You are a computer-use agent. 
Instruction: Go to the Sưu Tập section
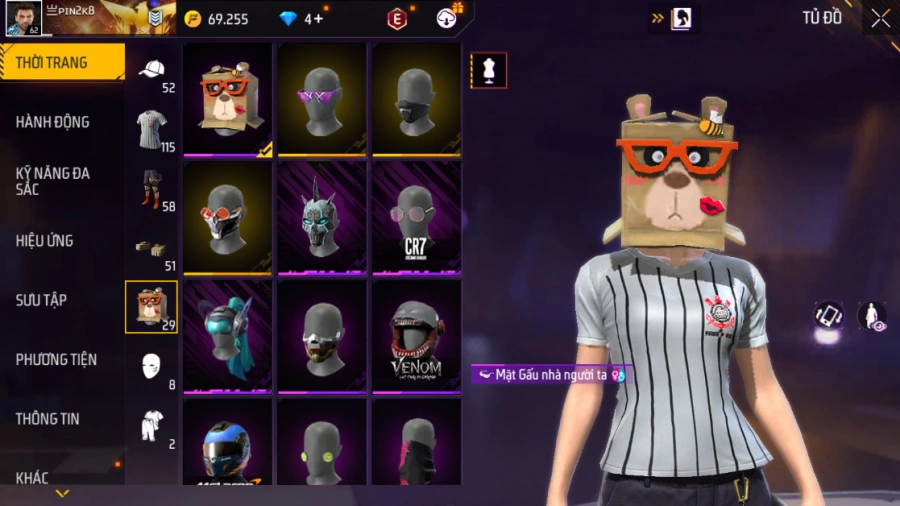(x=42, y=300)
